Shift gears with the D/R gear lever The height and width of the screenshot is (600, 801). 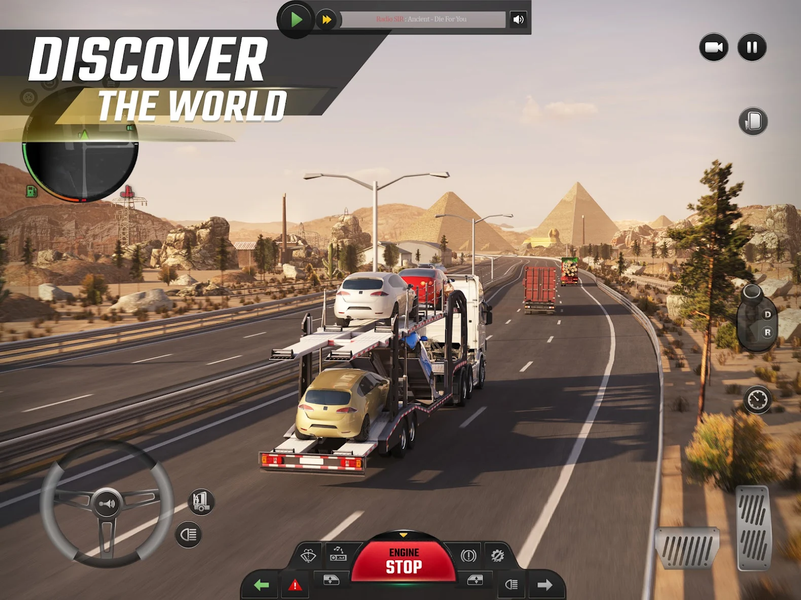(x=756, y=316)
